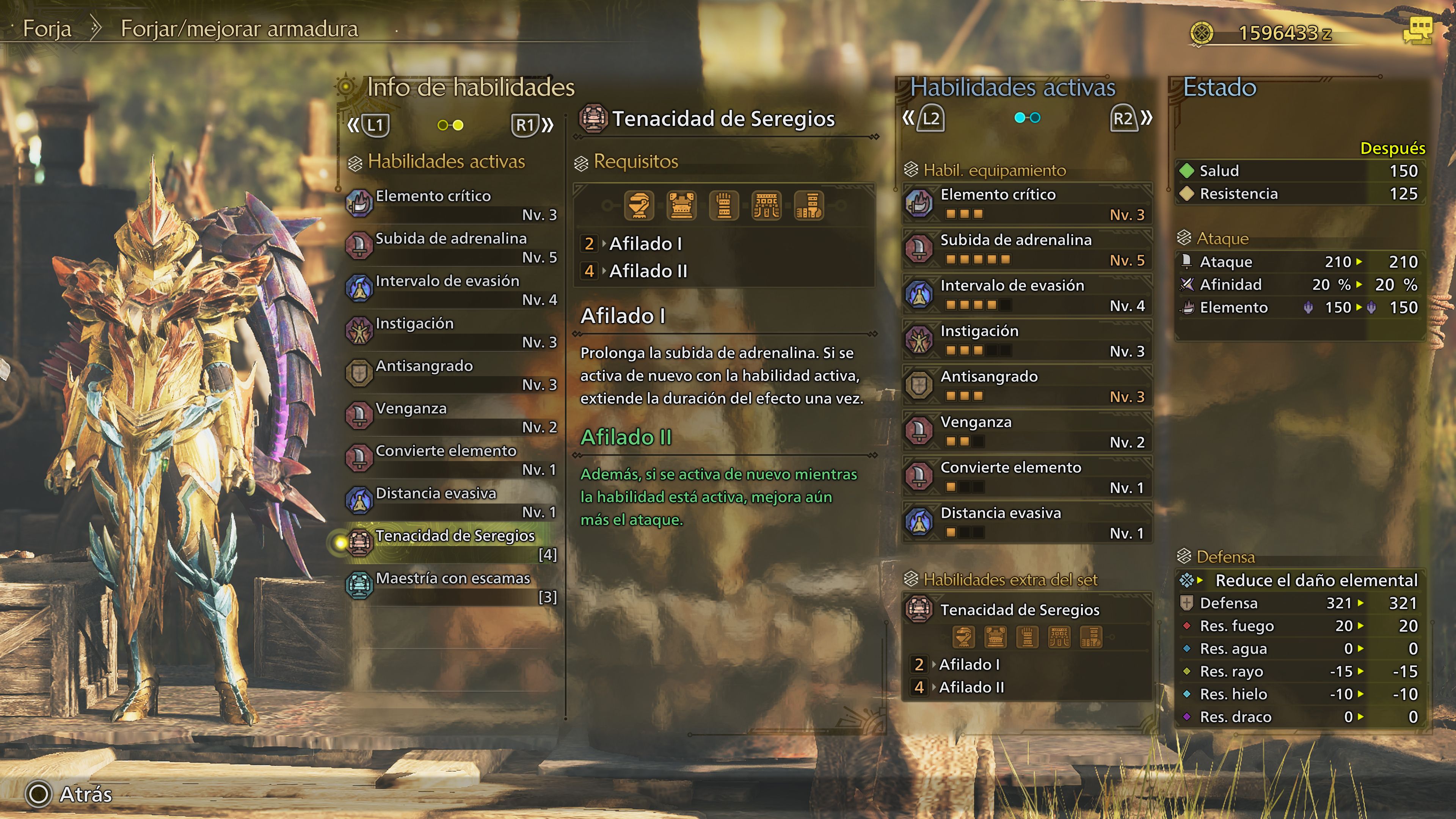The image size is (1456, 819).
Task: Click the Antisangrado shield icon
Action: (x=361, y=372)
